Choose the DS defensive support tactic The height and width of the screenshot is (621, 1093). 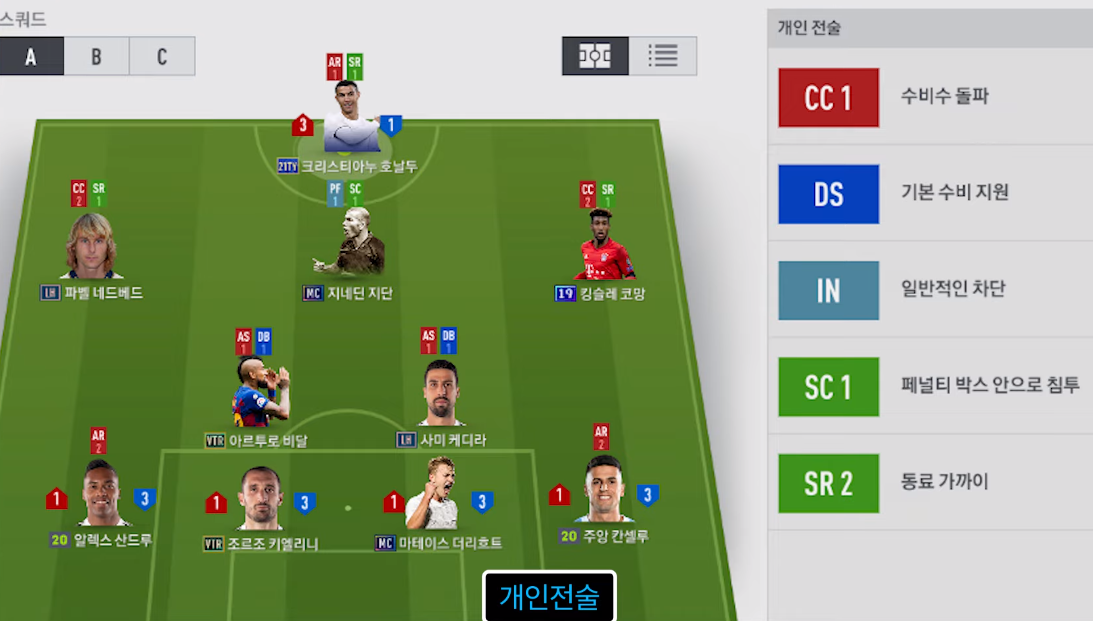828,194
